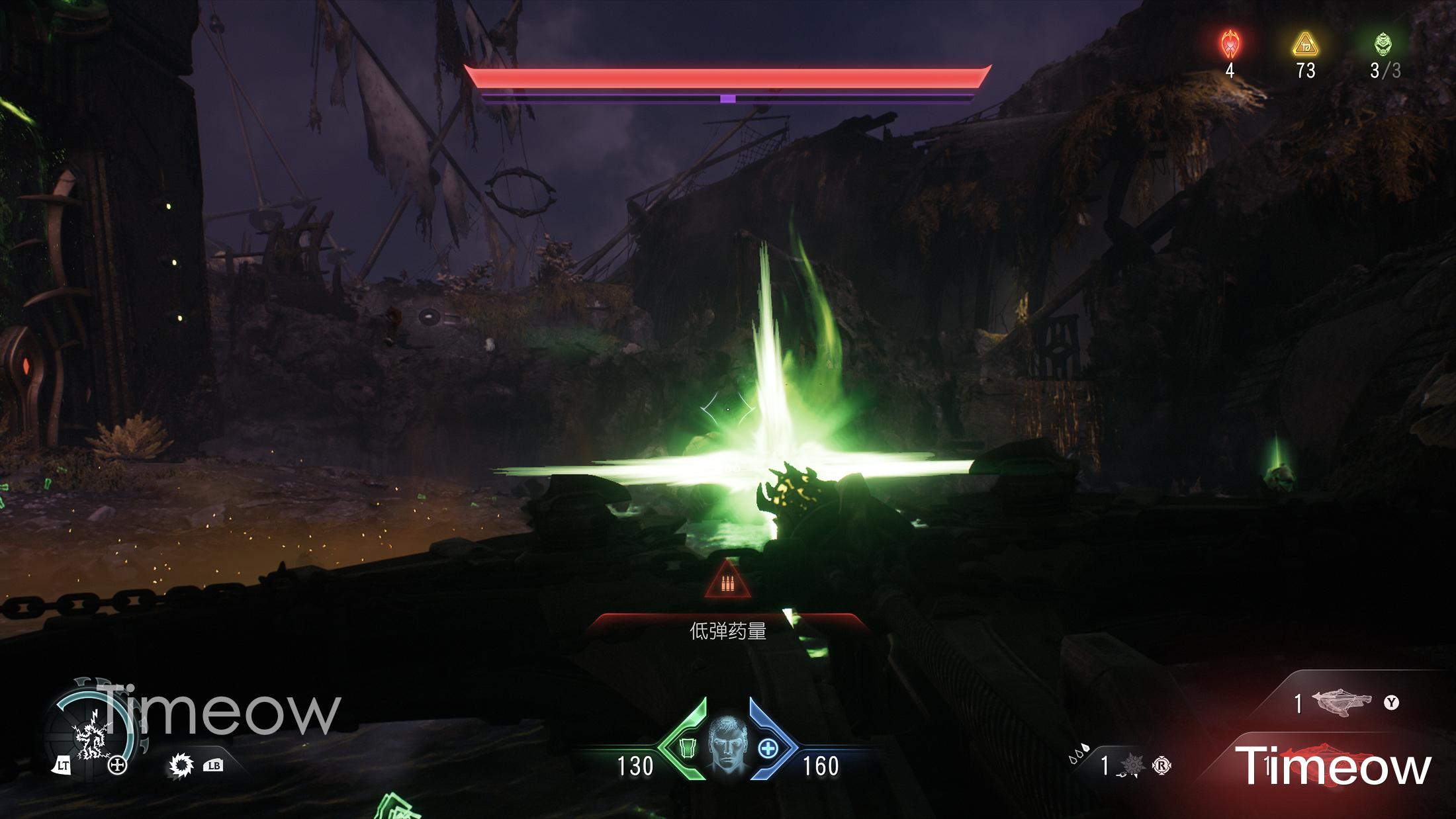Viewport: 1456px width, 819px height.
Task: Click the blue health cross icon
Action: [x=768, y=749]
